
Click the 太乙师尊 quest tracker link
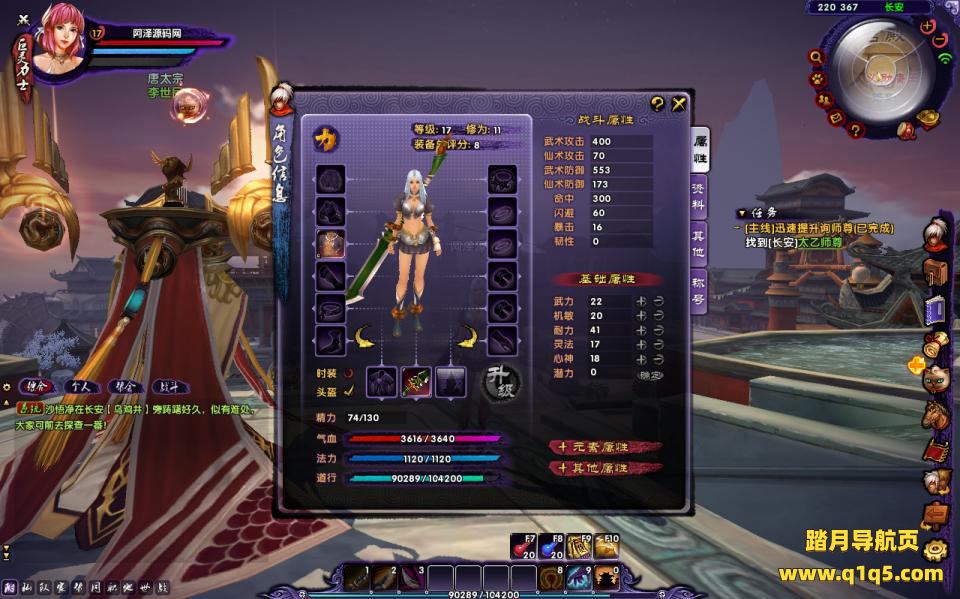pos(818,242)
